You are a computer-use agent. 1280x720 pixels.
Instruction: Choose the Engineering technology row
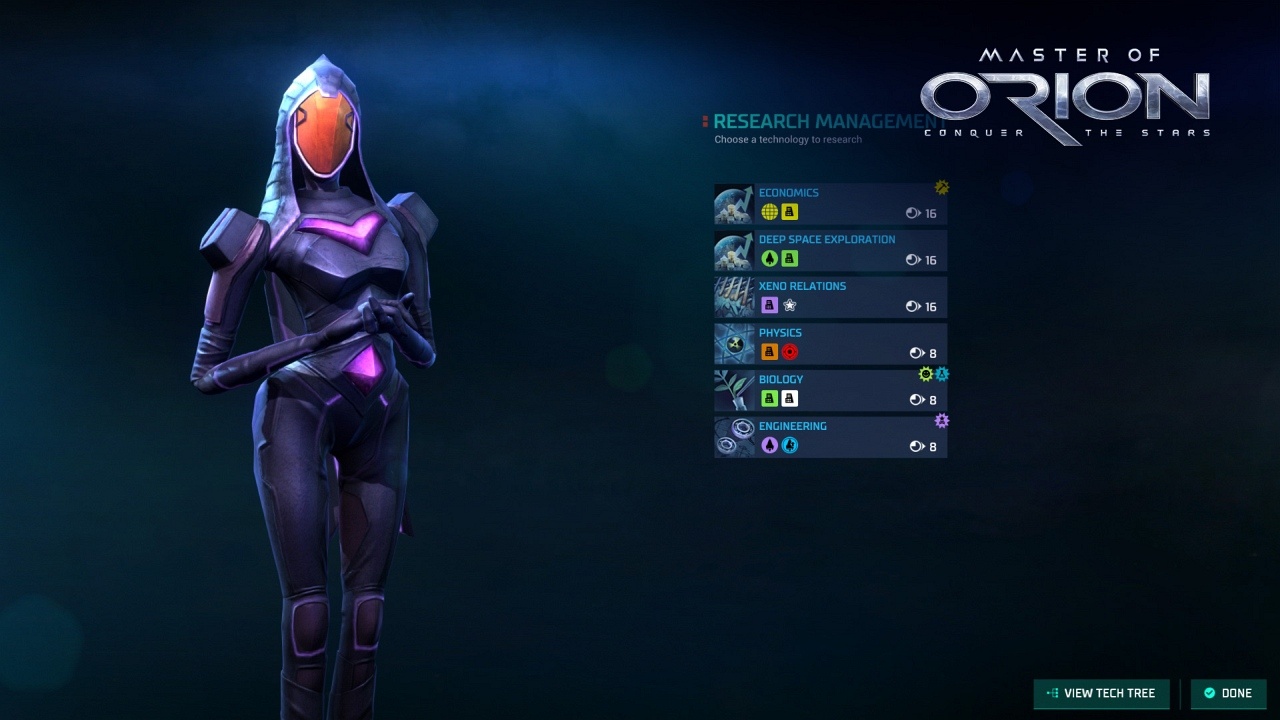click(830, 437)
